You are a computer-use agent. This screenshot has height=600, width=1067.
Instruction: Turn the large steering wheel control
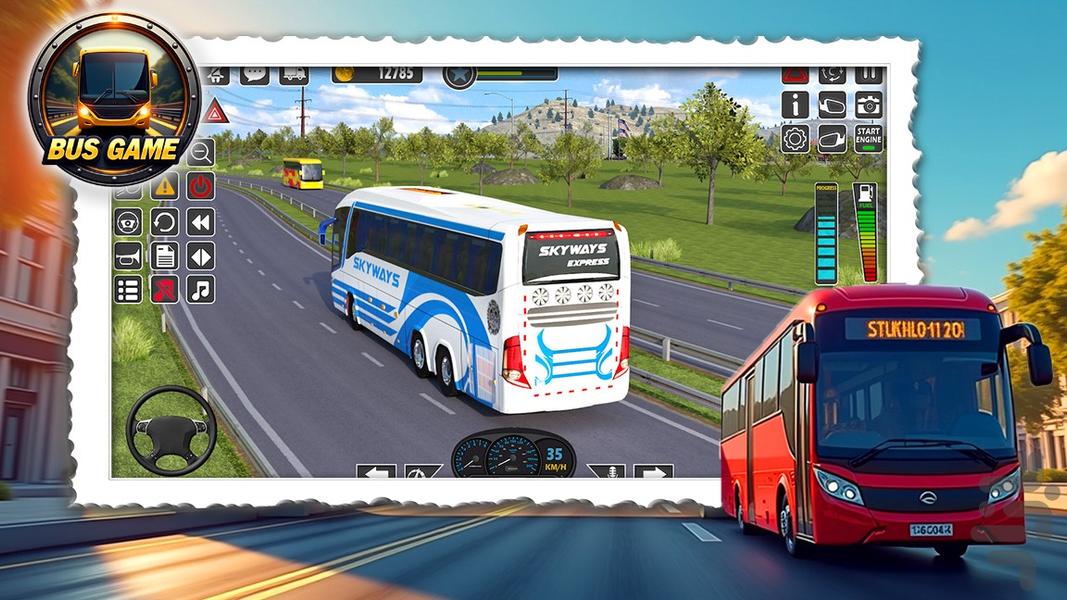pyautogui.click(x=171, y=430)
